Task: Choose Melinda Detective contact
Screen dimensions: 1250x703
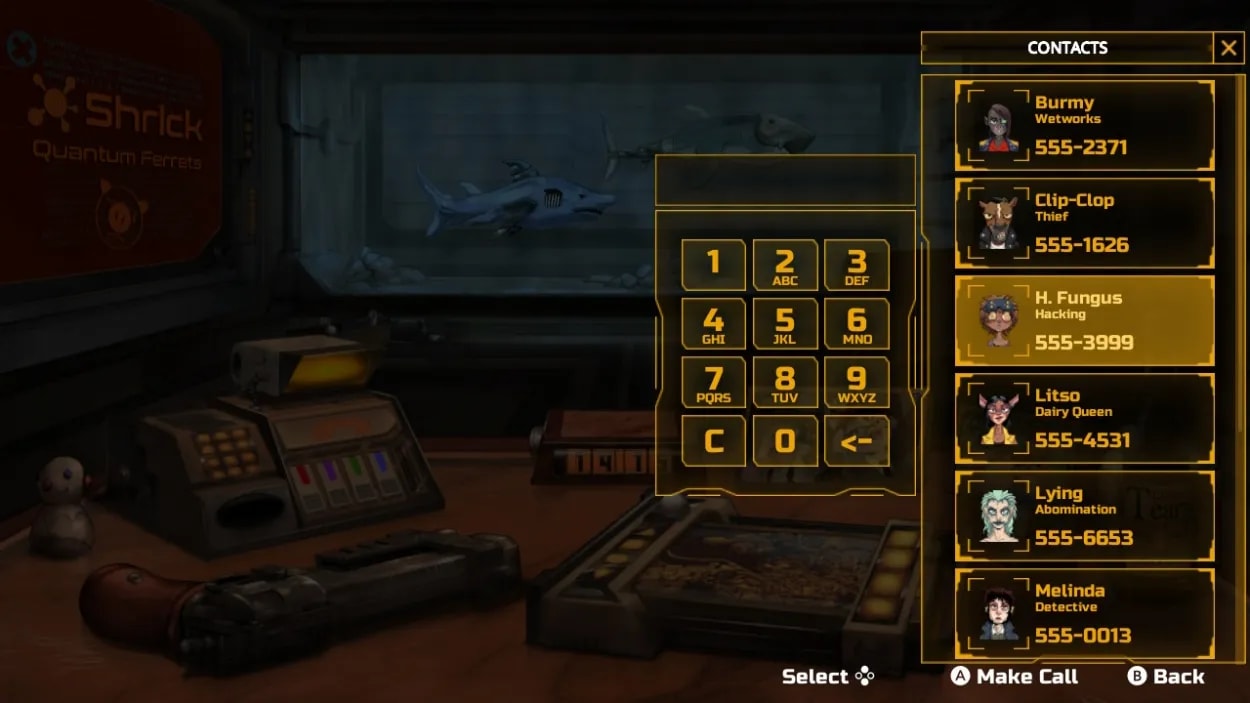Action: 1085,613
